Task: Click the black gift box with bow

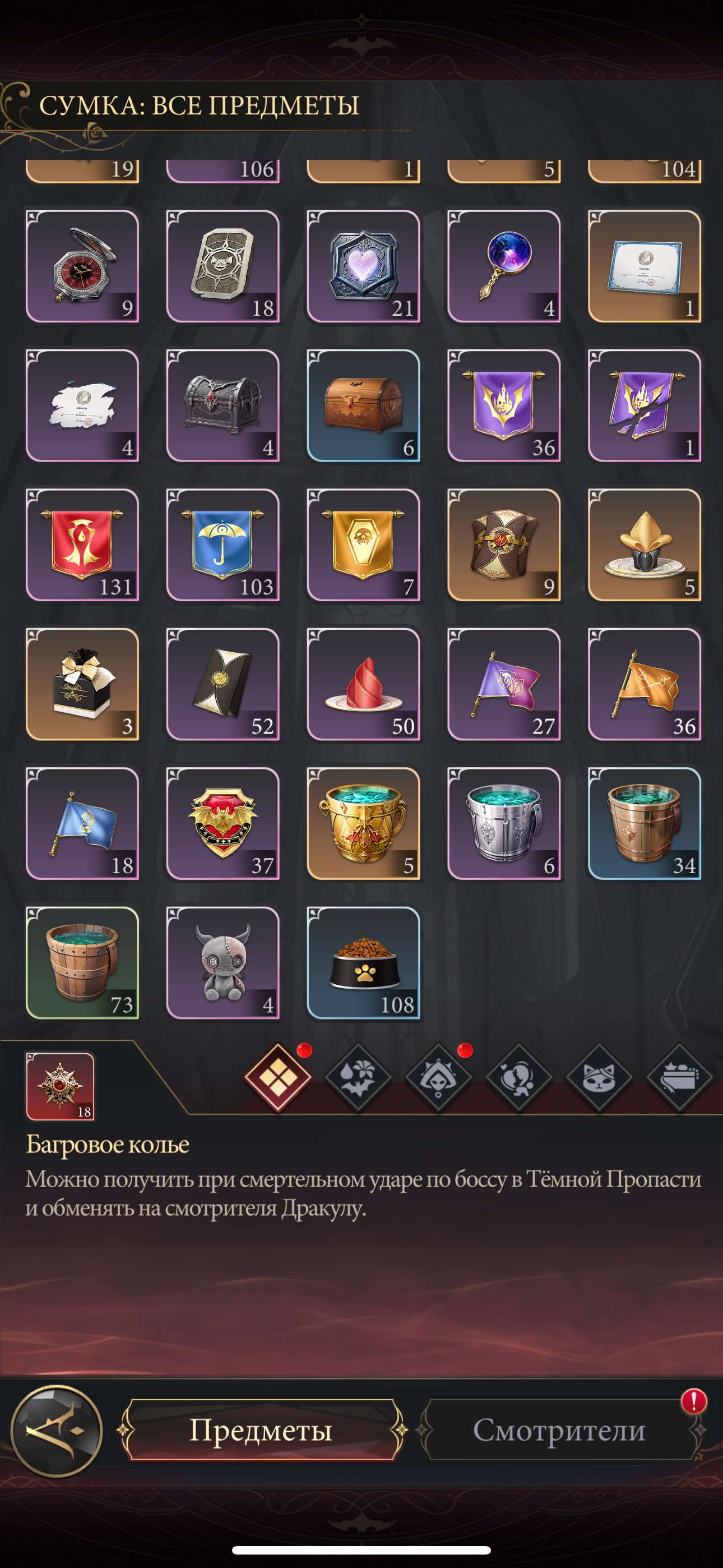Action: coord(83,684)
